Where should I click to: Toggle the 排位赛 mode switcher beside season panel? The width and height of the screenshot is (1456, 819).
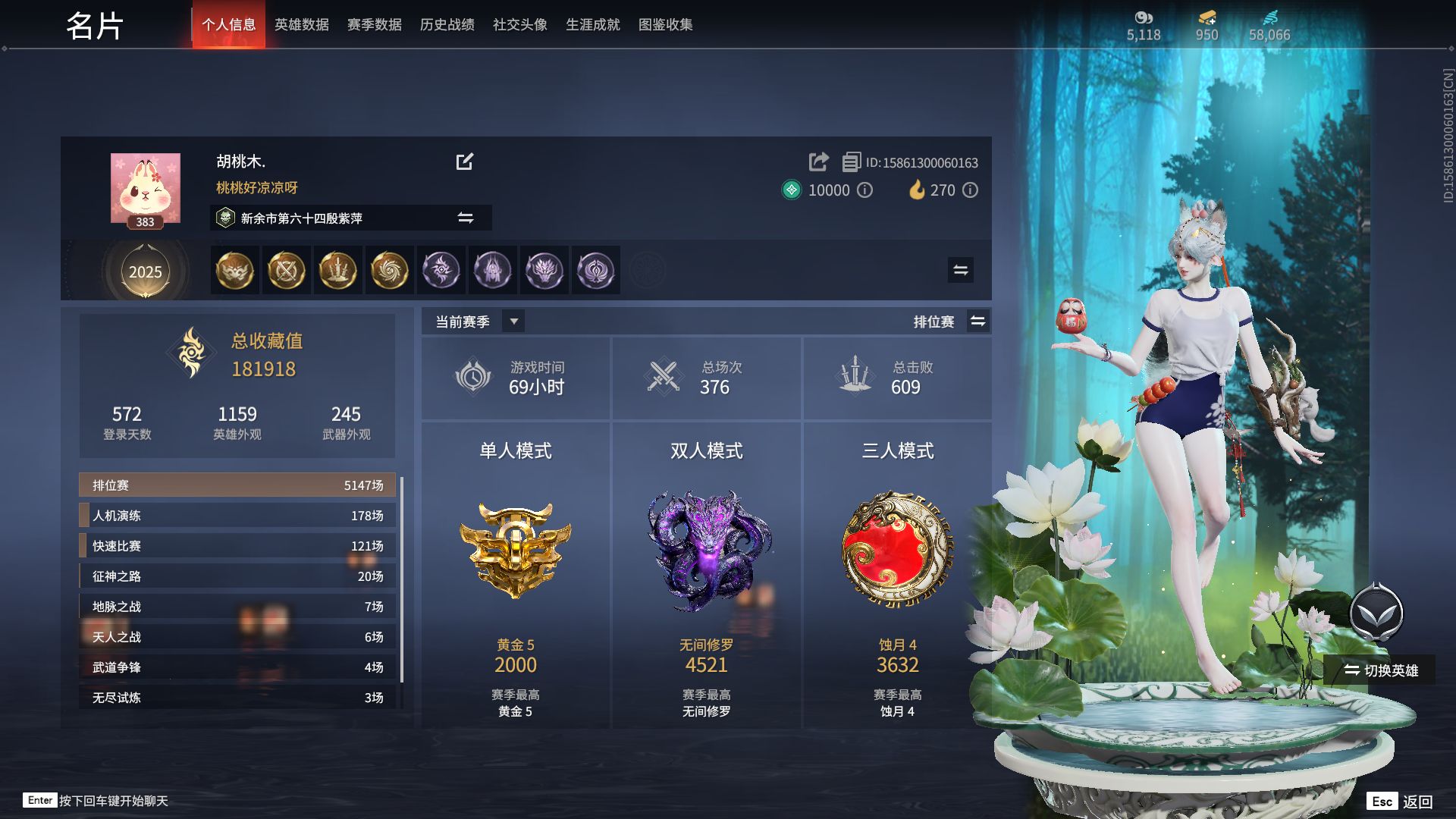click(x=978, y=321)
